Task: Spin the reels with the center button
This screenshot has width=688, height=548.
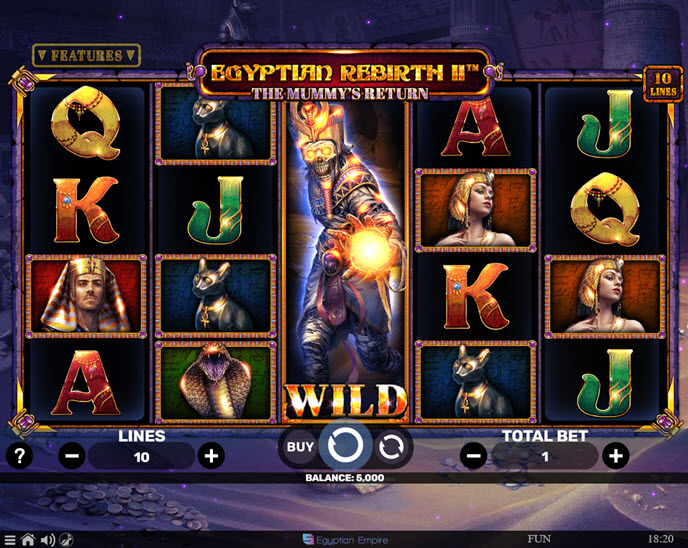Action: tap(346, 445)
